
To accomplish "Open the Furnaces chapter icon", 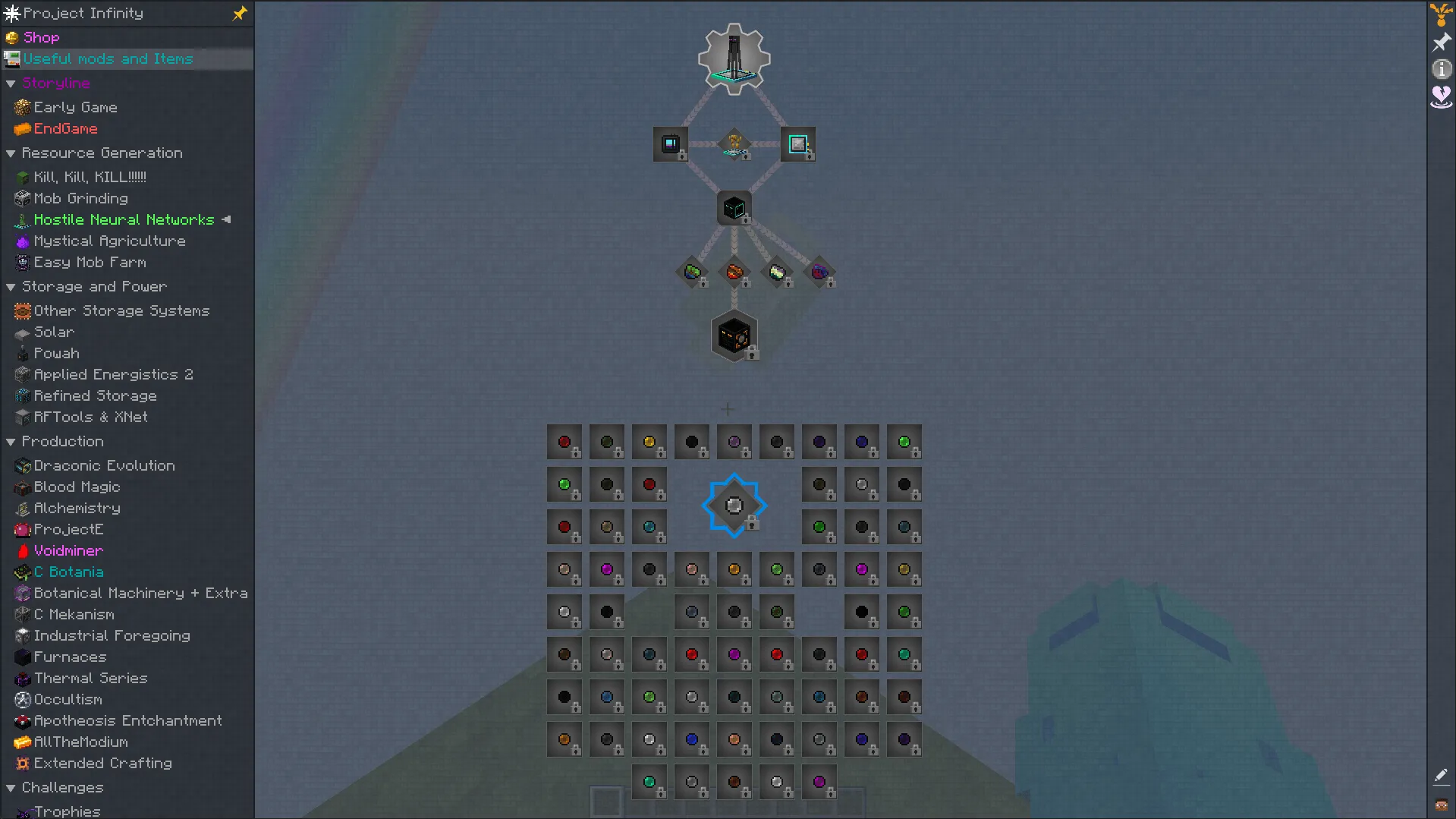I will tap(22, 657).
